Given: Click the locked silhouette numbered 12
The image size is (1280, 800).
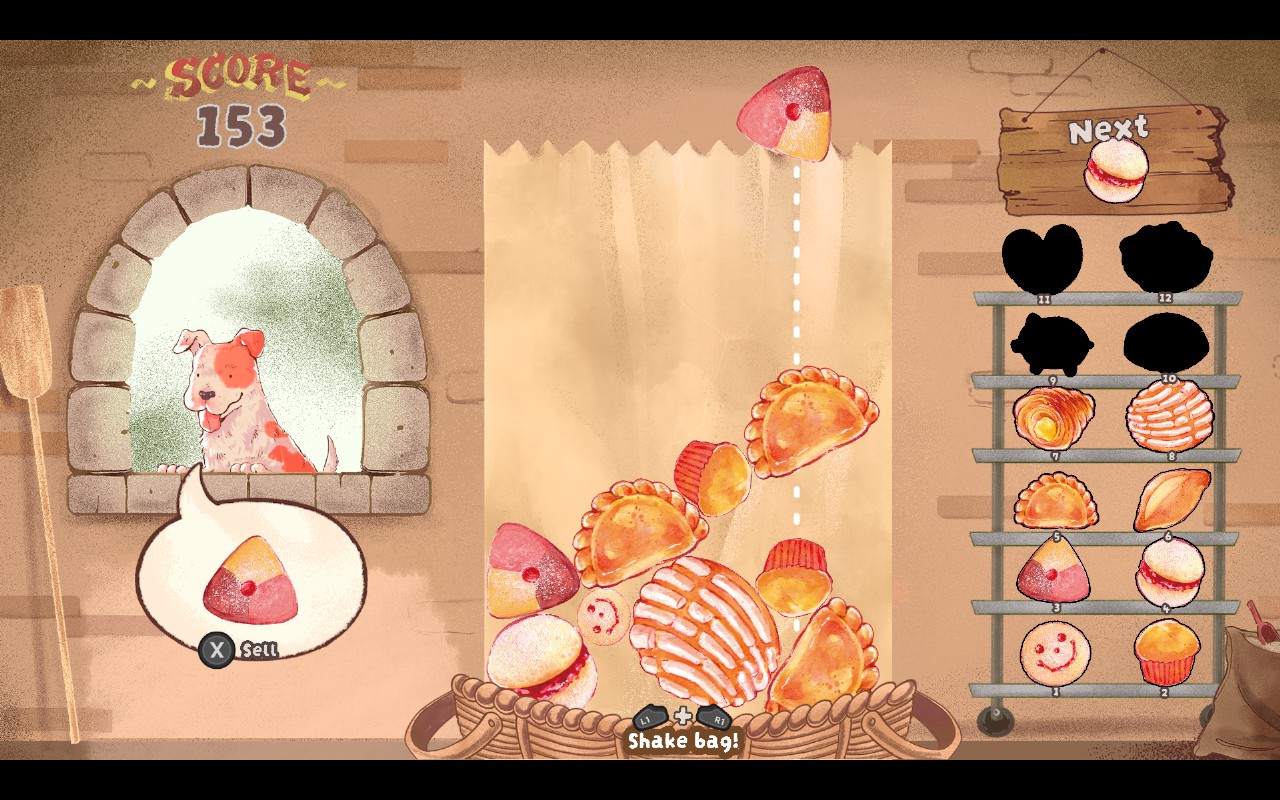Looking at the screenshot, I should pyautogui.click(x=1165, y=256).
